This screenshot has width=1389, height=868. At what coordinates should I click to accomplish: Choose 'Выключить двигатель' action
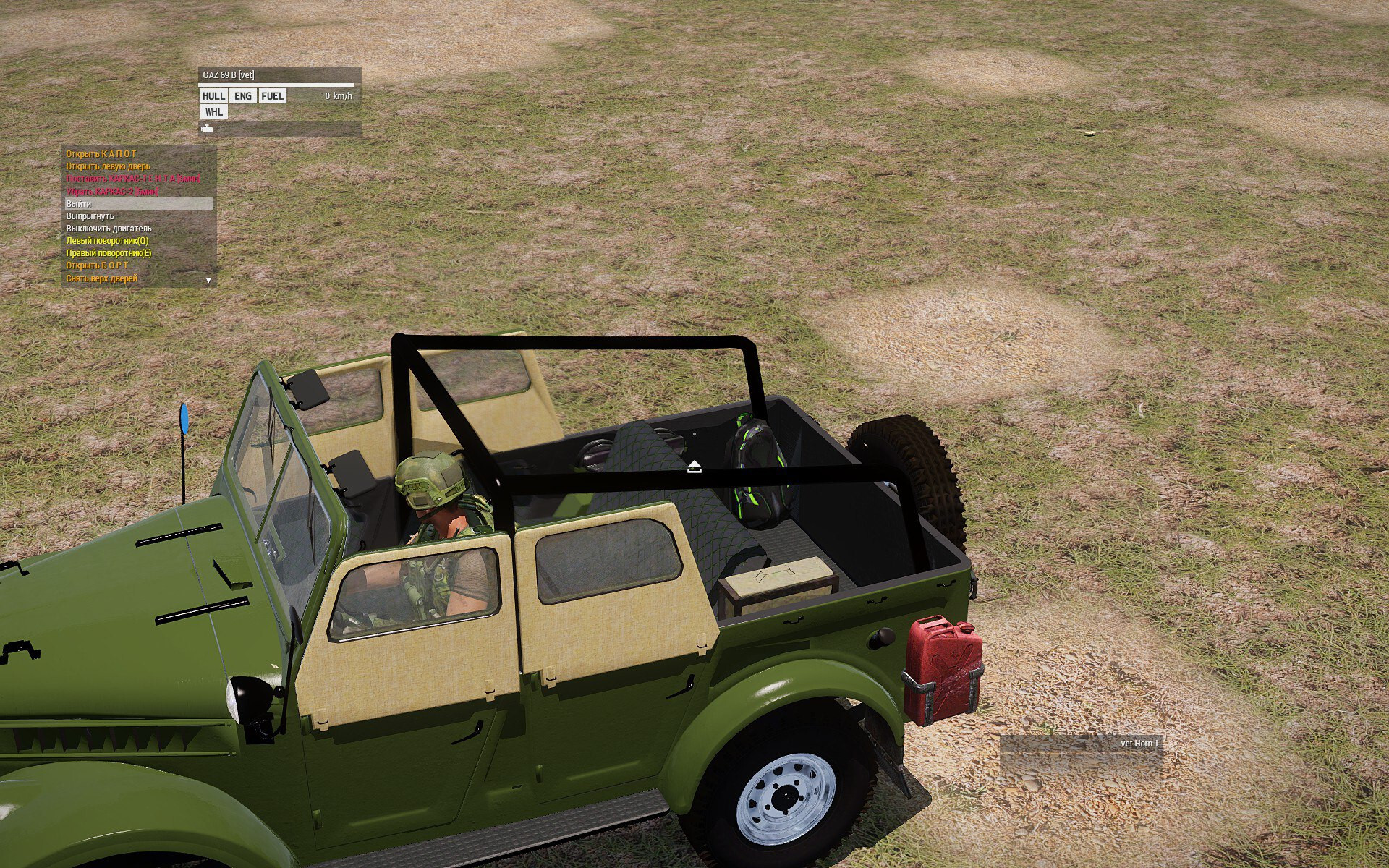pyautogui.click(x=109, y=229)
